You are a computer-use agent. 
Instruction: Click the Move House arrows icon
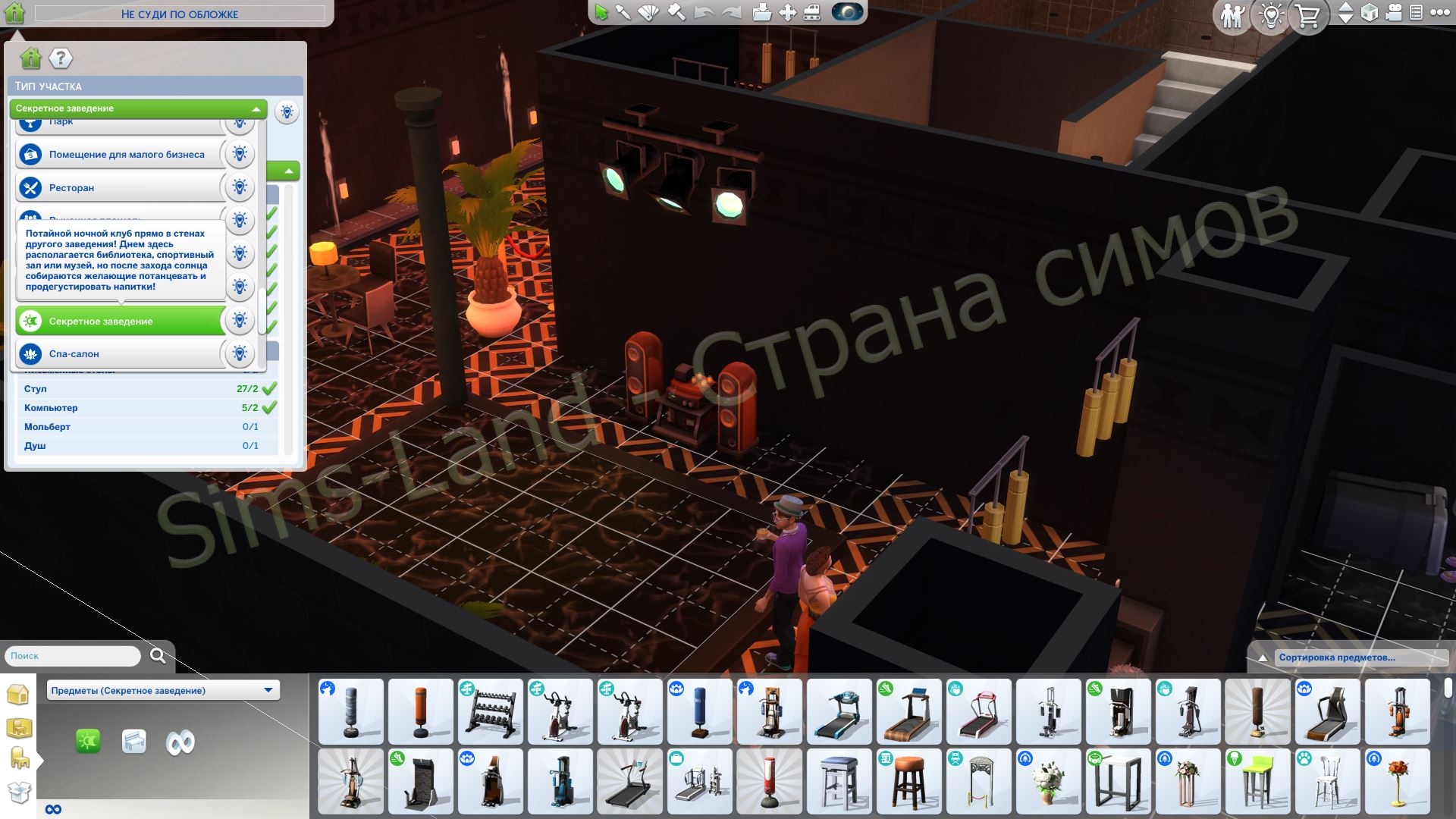point(786,11)
